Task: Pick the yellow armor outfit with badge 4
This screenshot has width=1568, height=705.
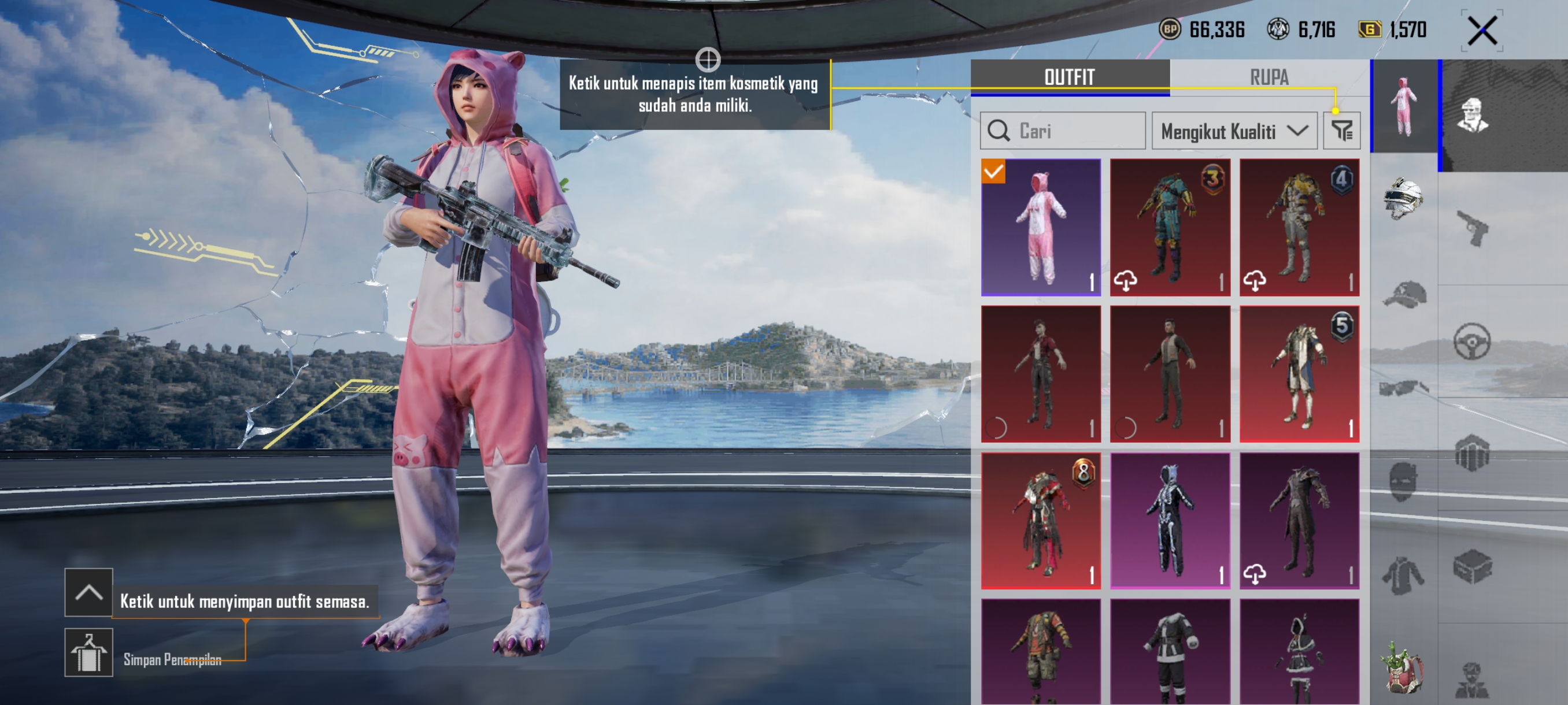Action: (x=1299, y=227)
